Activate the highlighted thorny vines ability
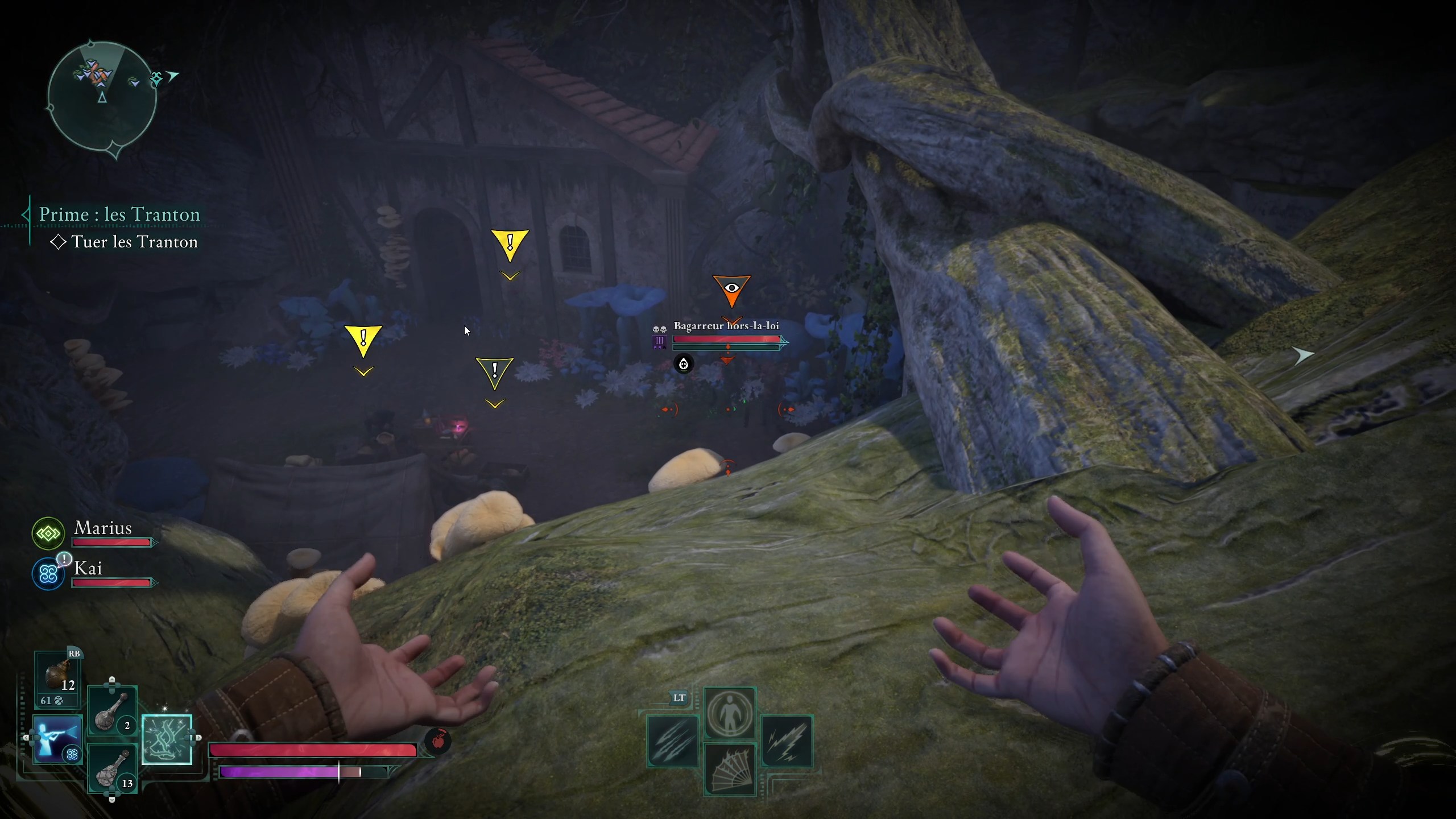This screenshot has width=1456, height=819. (167, 739)
